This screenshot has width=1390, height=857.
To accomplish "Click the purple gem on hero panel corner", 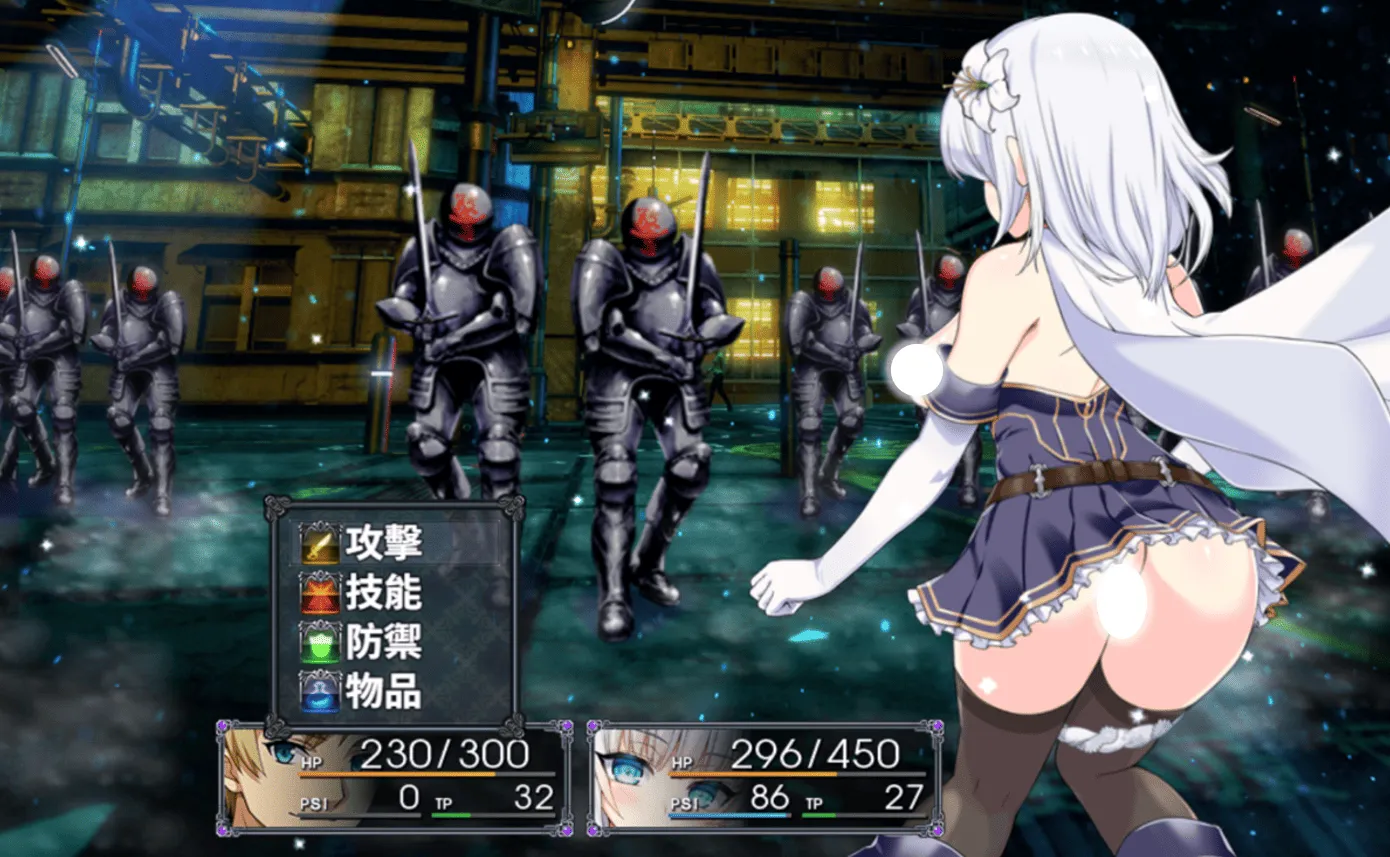I will (x=222, y=724).
